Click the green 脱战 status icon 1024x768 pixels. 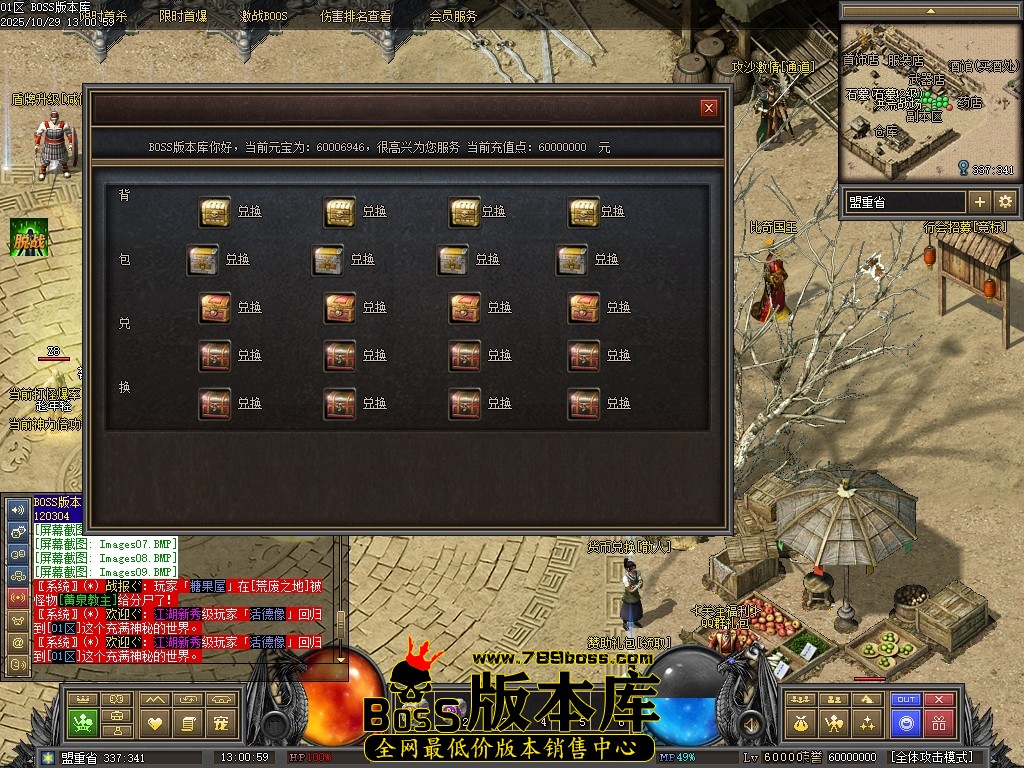click(x=30, y=238)
